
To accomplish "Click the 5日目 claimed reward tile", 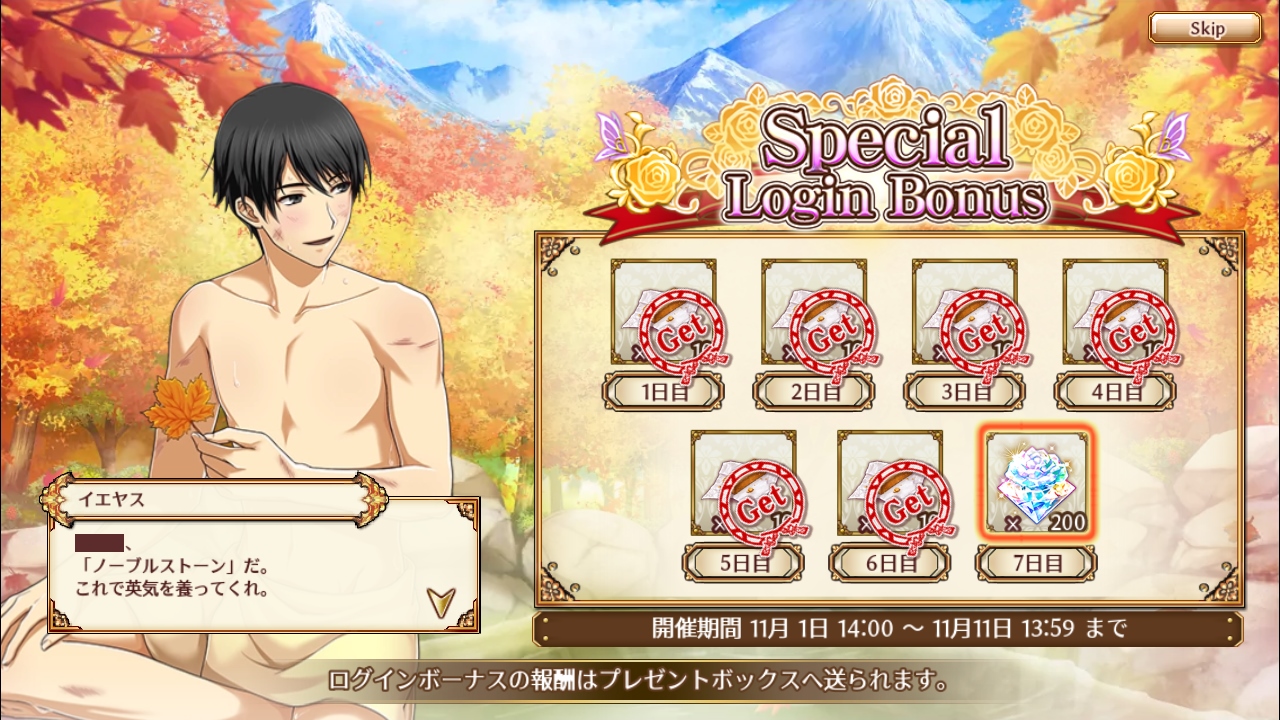I will (743, 484).
